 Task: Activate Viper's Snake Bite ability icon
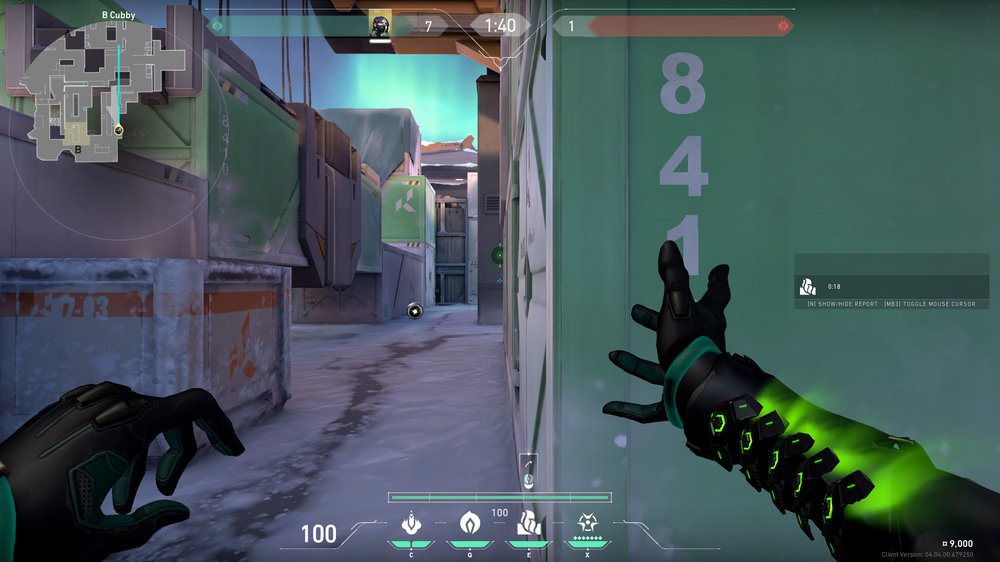(x=410, y=523)
